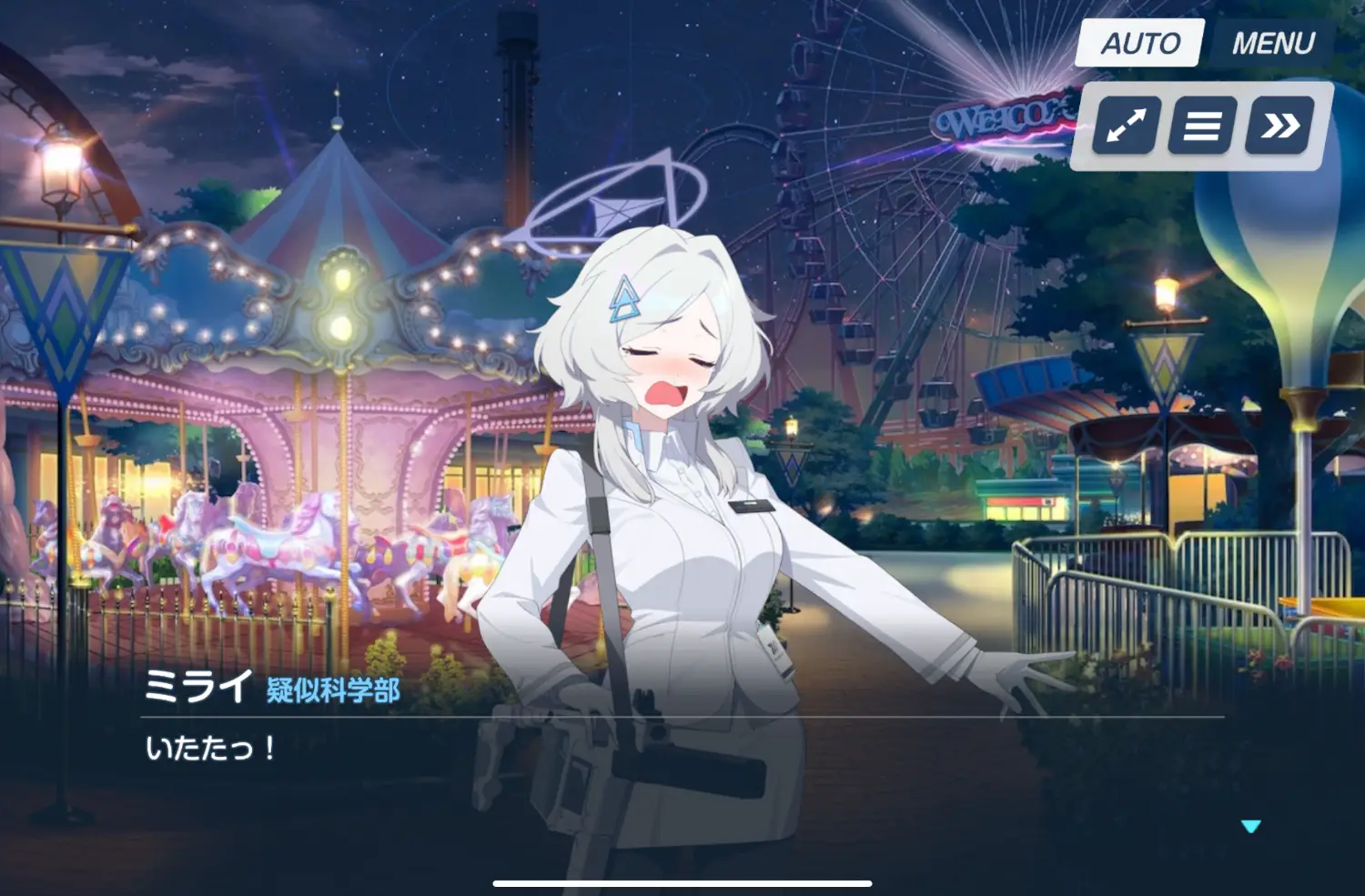Skip the story with the double-arrow button

click(1279, 126)
